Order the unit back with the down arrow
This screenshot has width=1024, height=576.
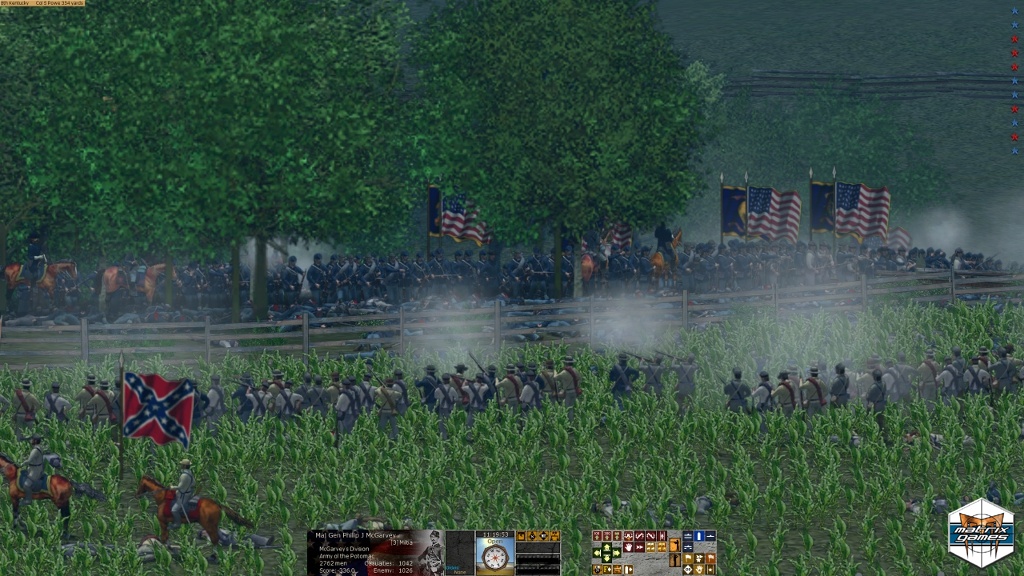607,558
